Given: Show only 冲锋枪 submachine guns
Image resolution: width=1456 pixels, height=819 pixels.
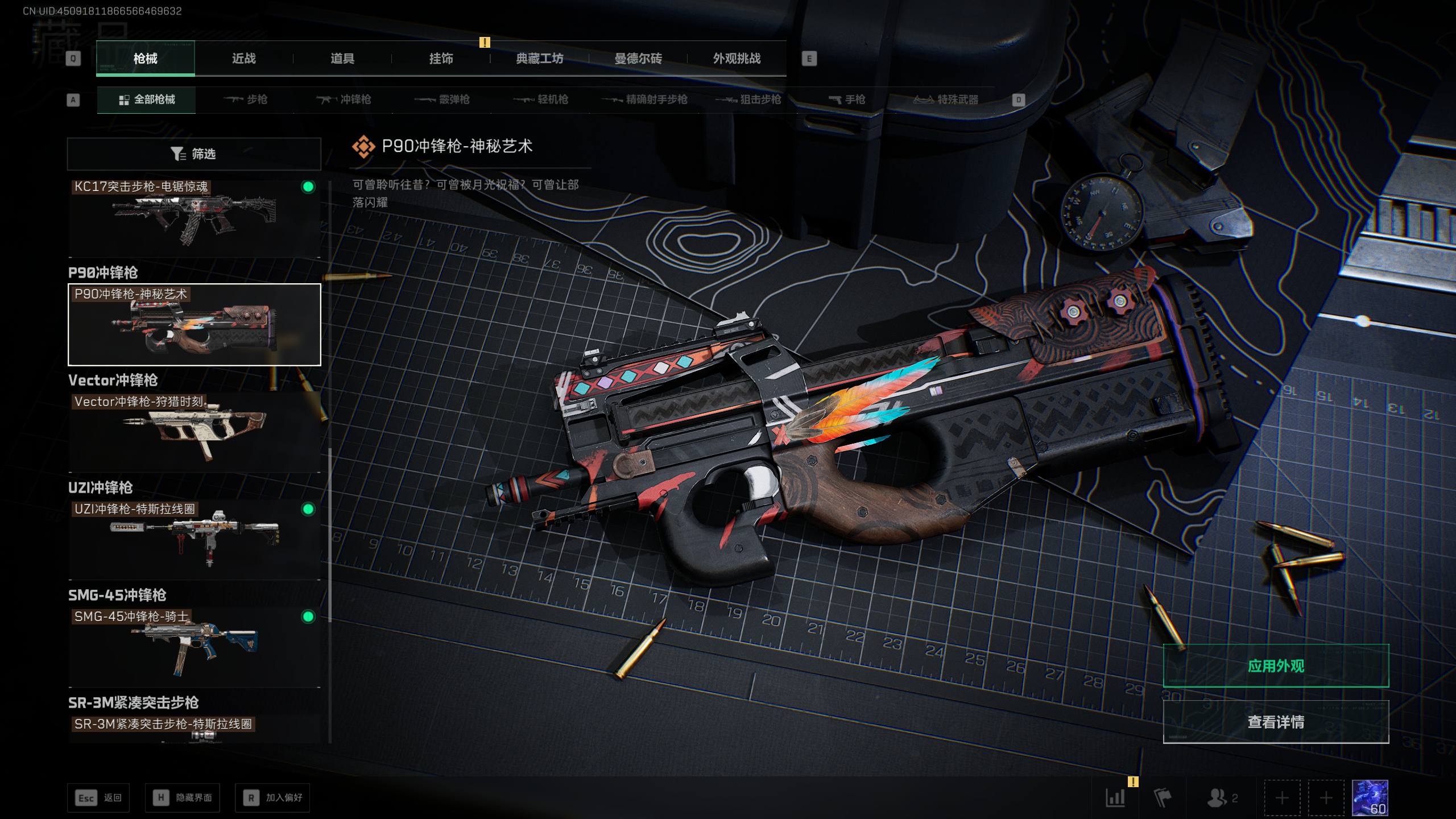Looking at the screenshot, I should (344, 100).
